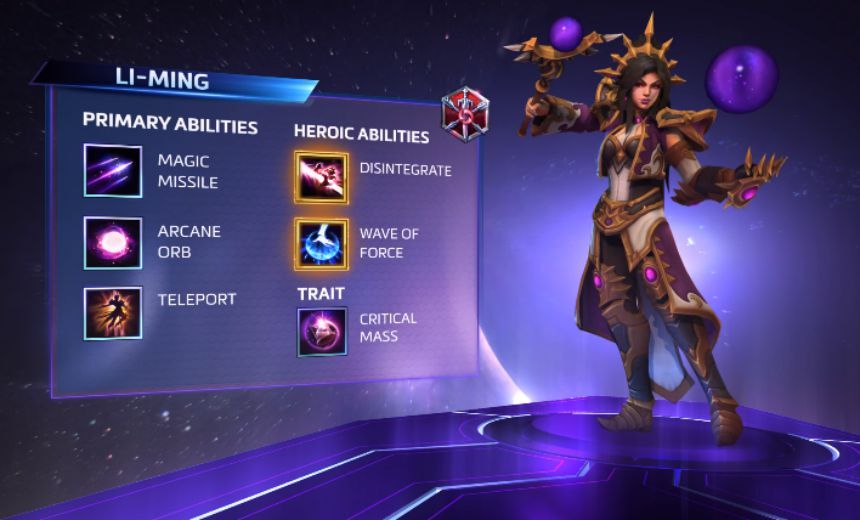Pick the Disintegrate heroic ability icon
Screen dimensions: 860x520
(x=321, y=177)
